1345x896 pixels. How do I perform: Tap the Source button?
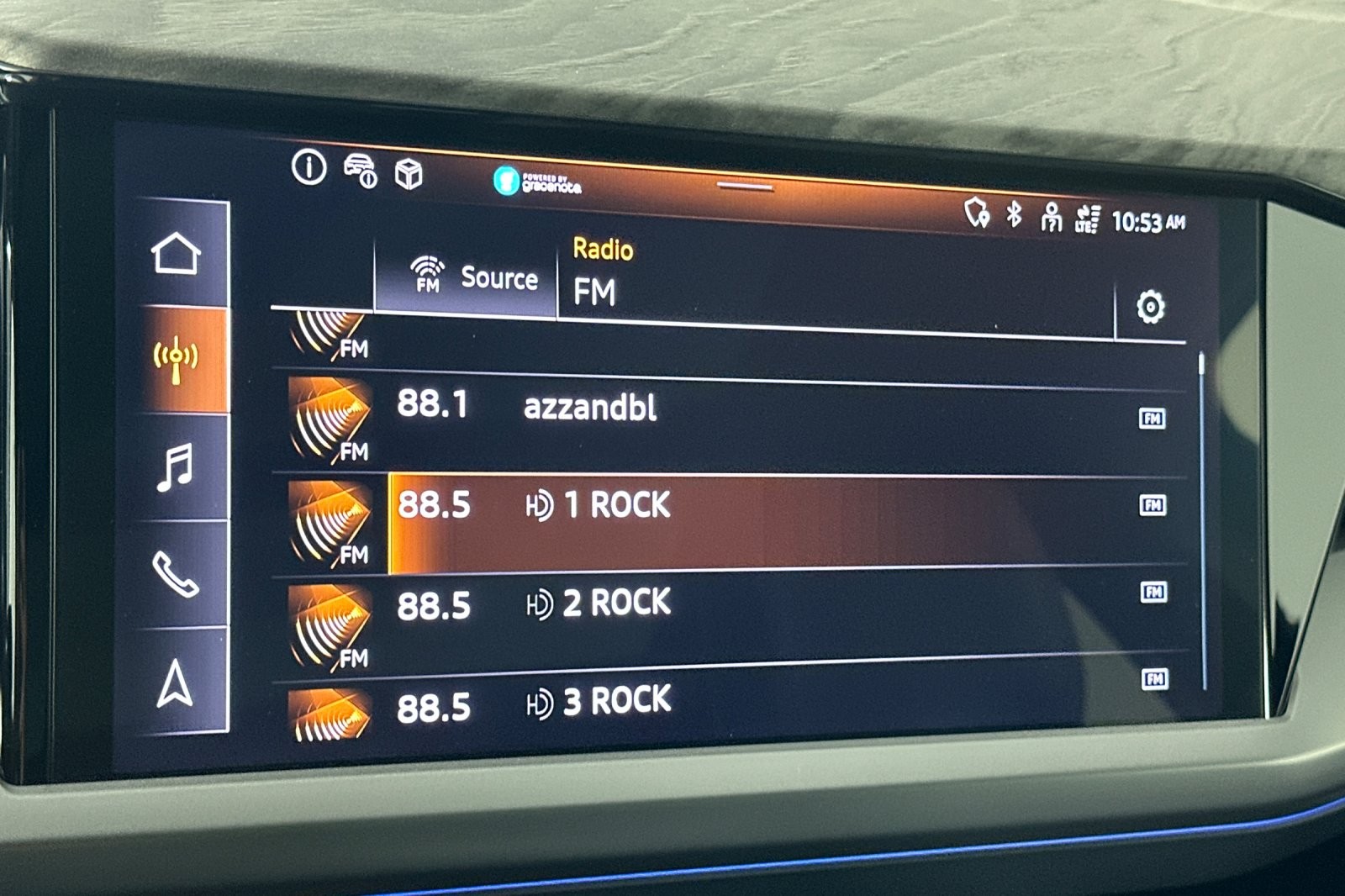[475, 277]
